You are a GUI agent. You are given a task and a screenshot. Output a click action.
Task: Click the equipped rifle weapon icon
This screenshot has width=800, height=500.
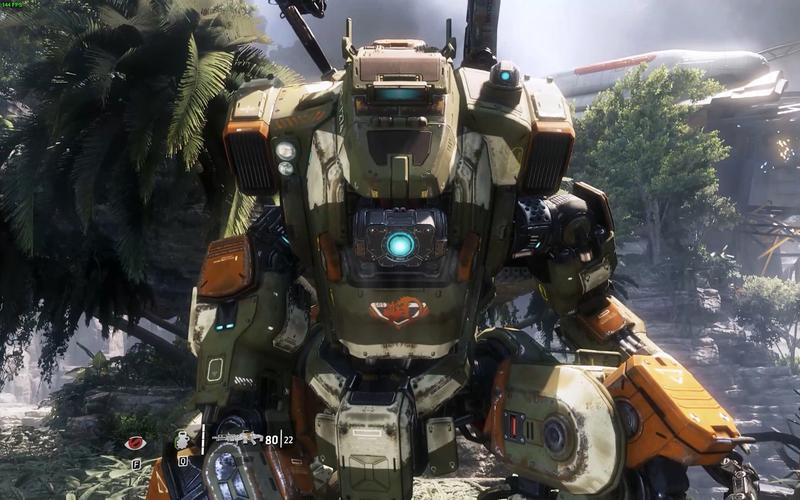(237, 438)
